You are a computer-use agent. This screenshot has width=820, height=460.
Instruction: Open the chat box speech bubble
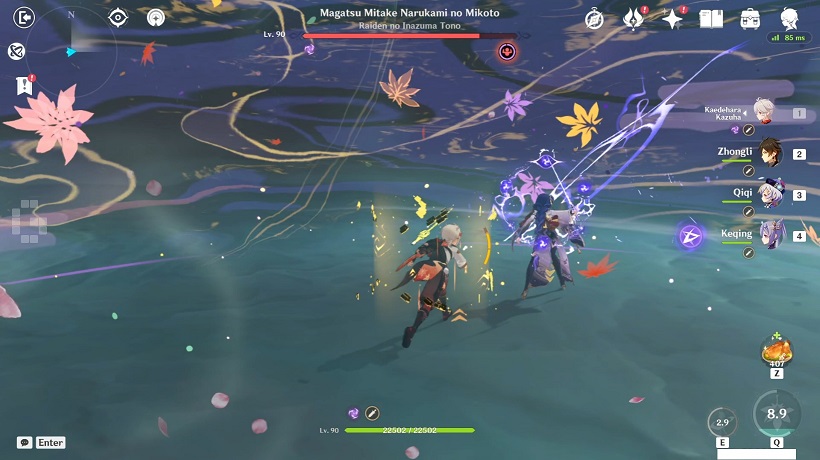(x=24, y=442)
